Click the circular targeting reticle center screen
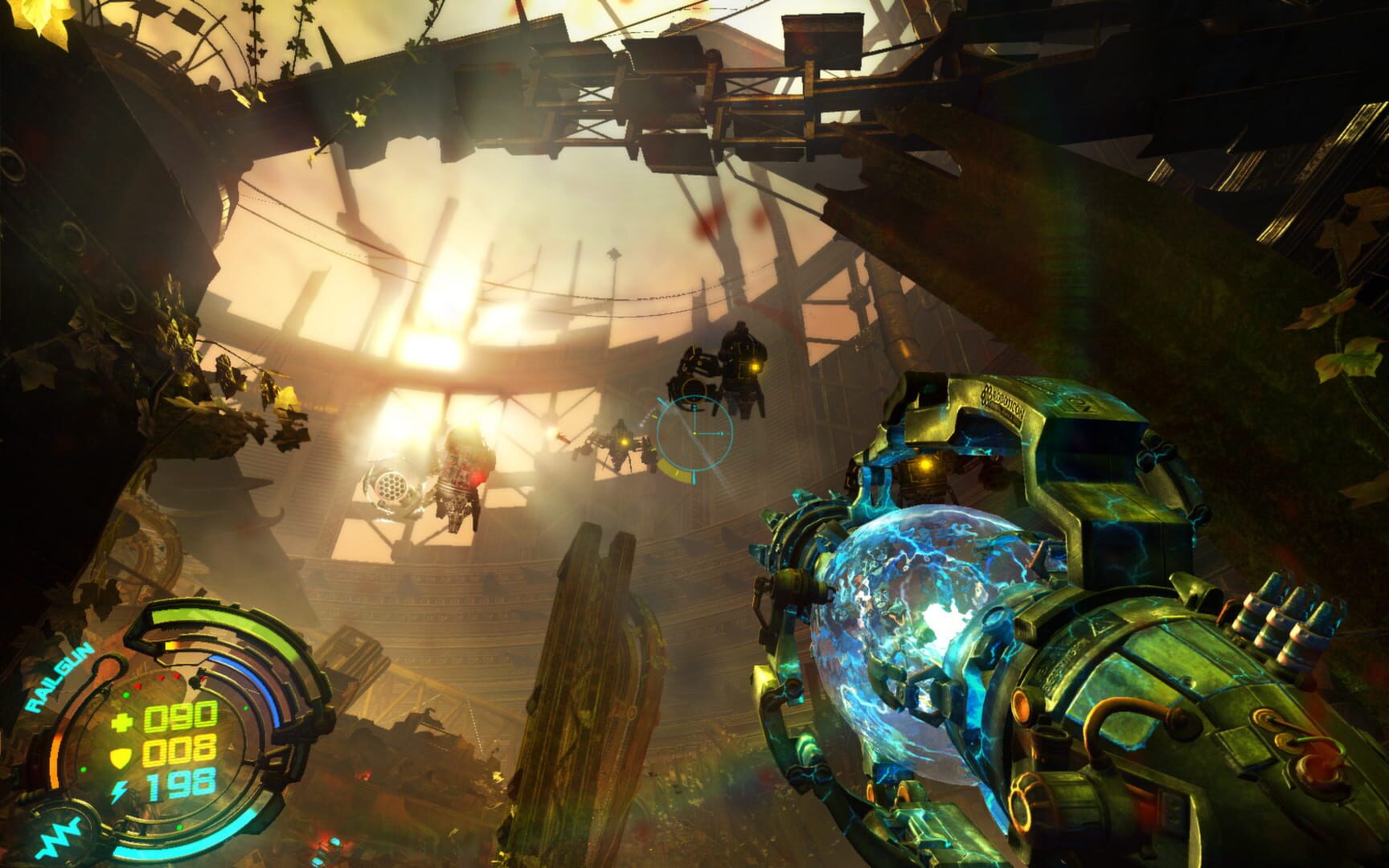 (695, 434)
